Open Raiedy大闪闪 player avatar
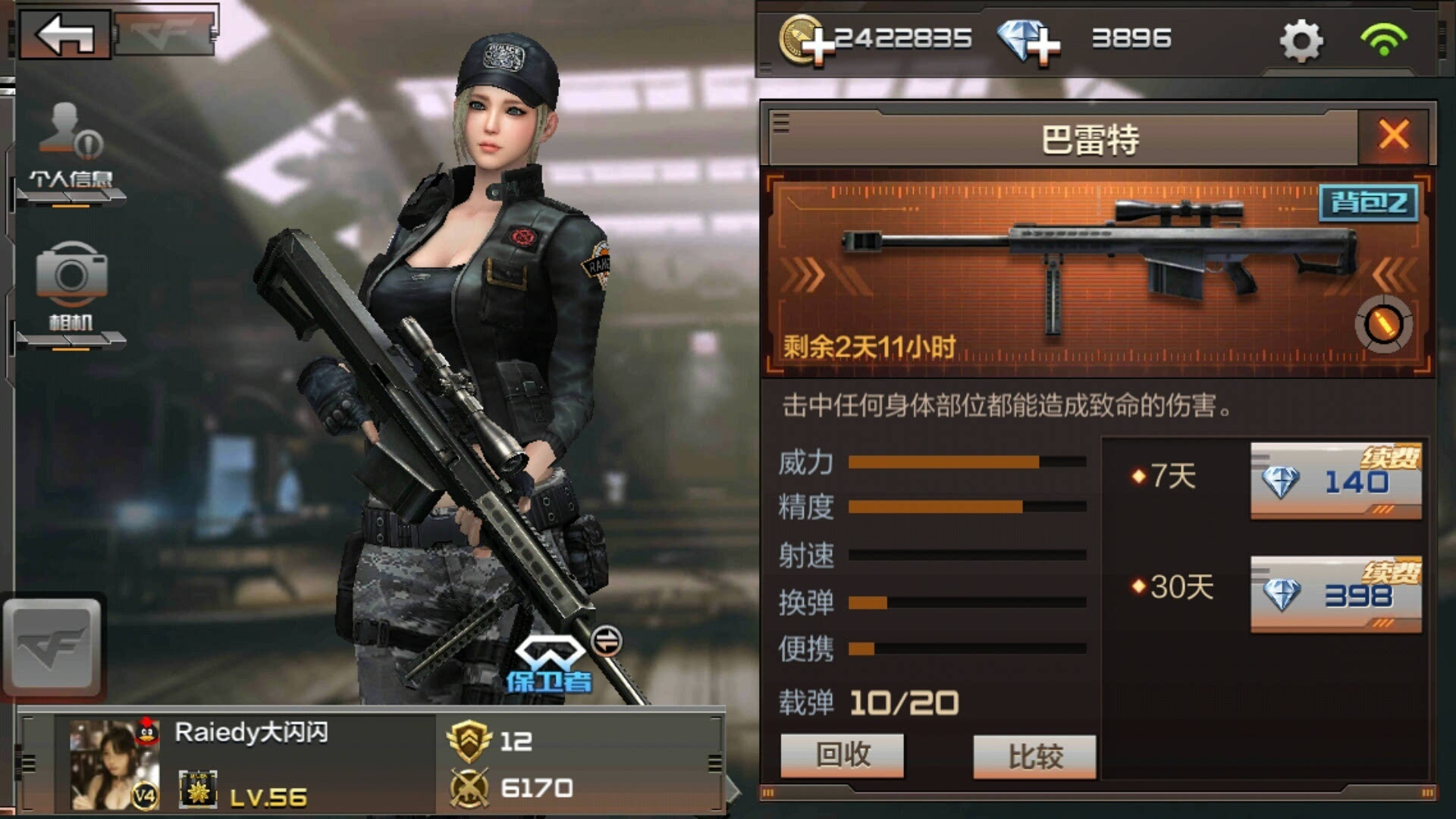Screen dimensions: 1456x819 (x=114, y=764)
